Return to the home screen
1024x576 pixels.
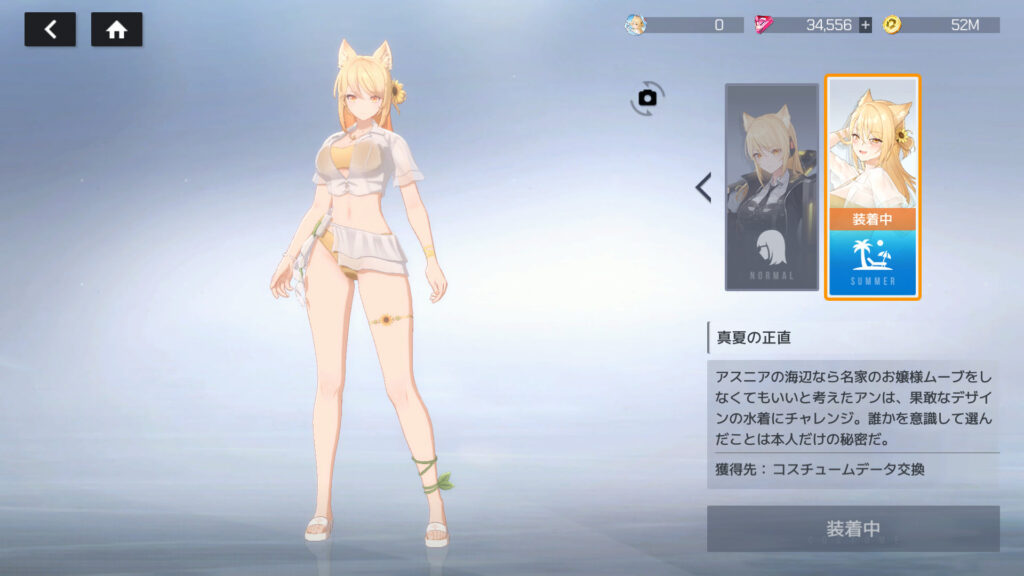click(x=117, y=30)
